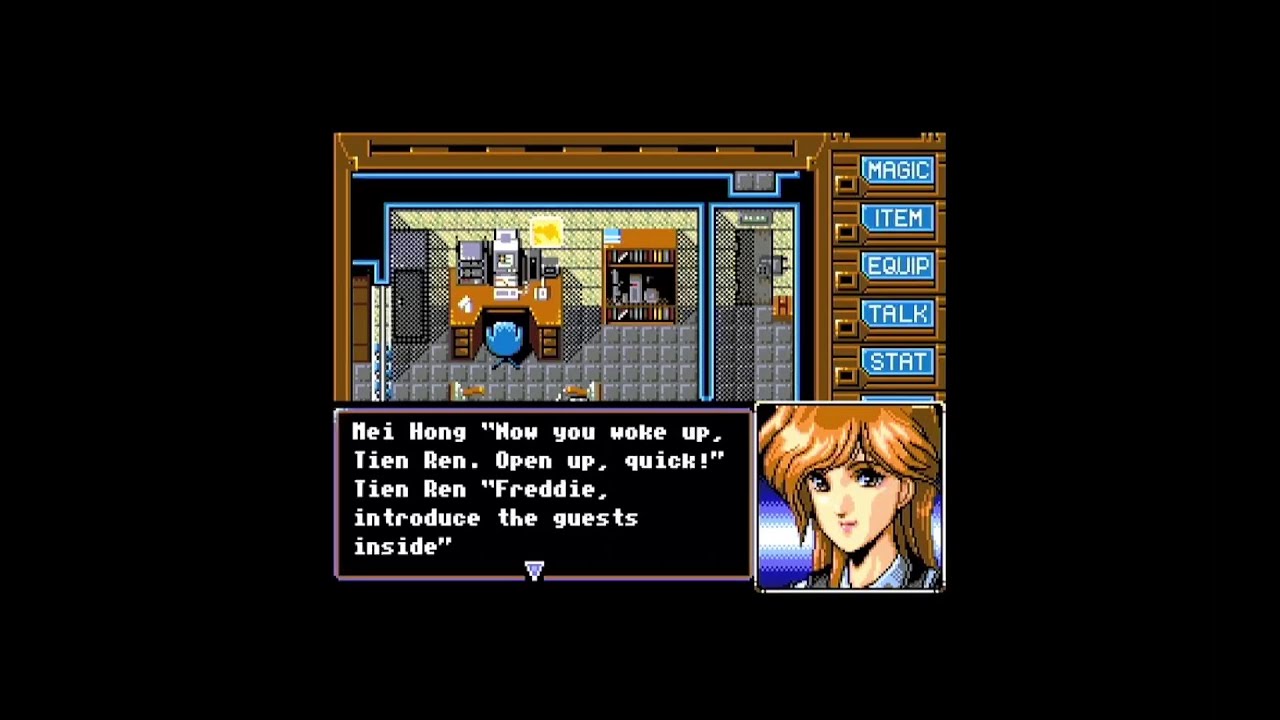
Task: Click the blue towels atop the bookshelf
Action: click(x=612, y=234)
